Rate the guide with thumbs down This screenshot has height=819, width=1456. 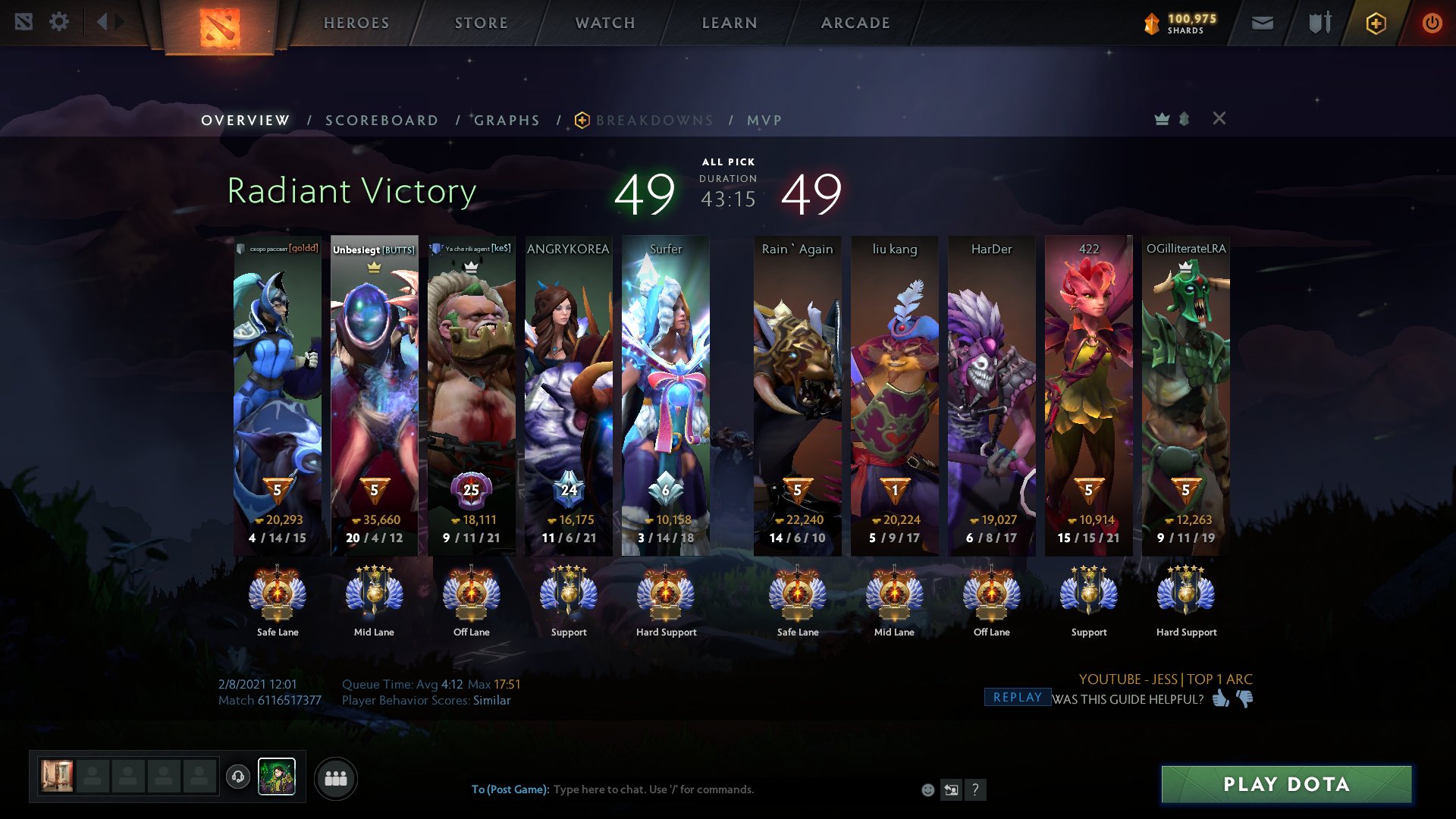tap(1244, 698)
